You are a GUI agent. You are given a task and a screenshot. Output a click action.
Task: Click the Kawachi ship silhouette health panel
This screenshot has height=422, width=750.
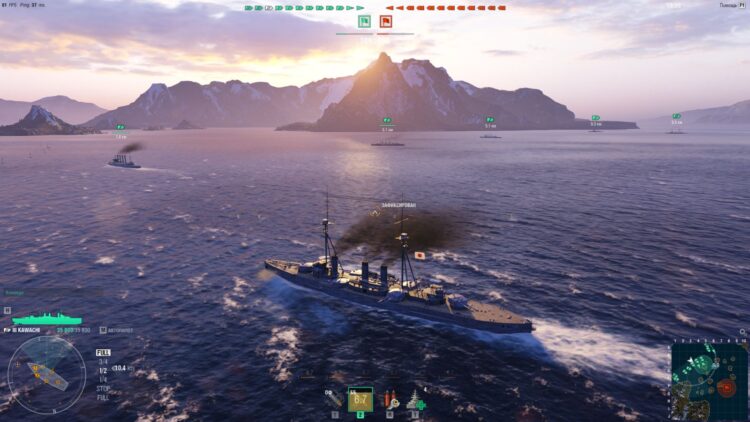46,319
